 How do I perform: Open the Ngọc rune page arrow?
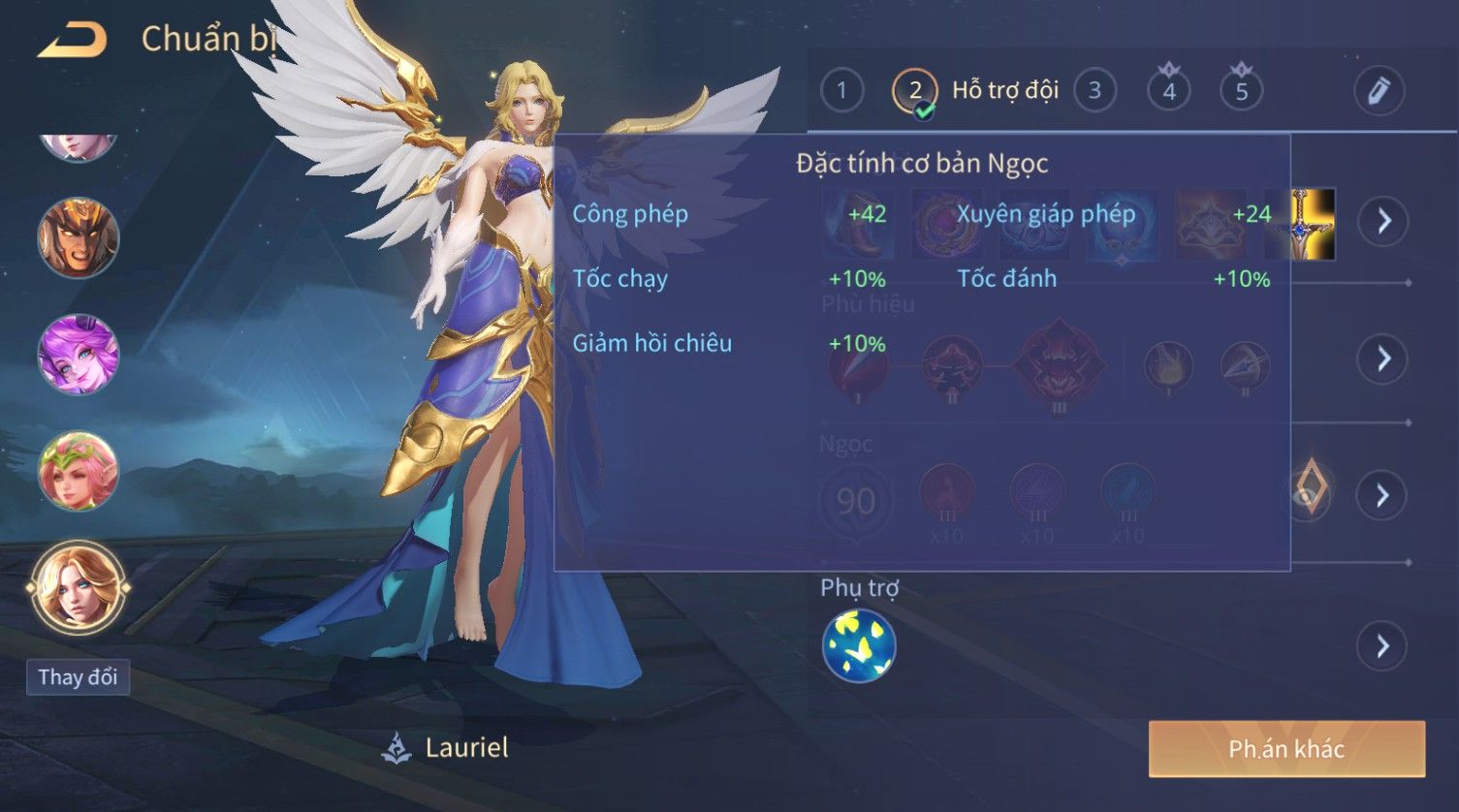pos(1382,496)
